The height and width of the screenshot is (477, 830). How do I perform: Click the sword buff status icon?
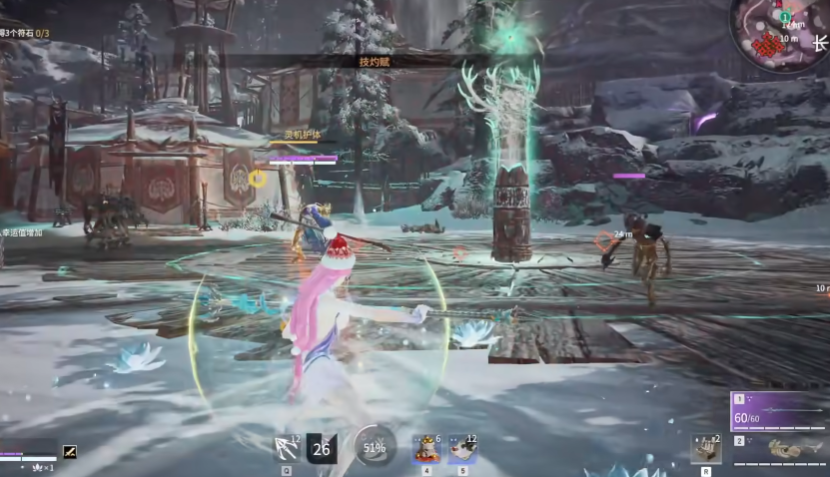(70, 451)
